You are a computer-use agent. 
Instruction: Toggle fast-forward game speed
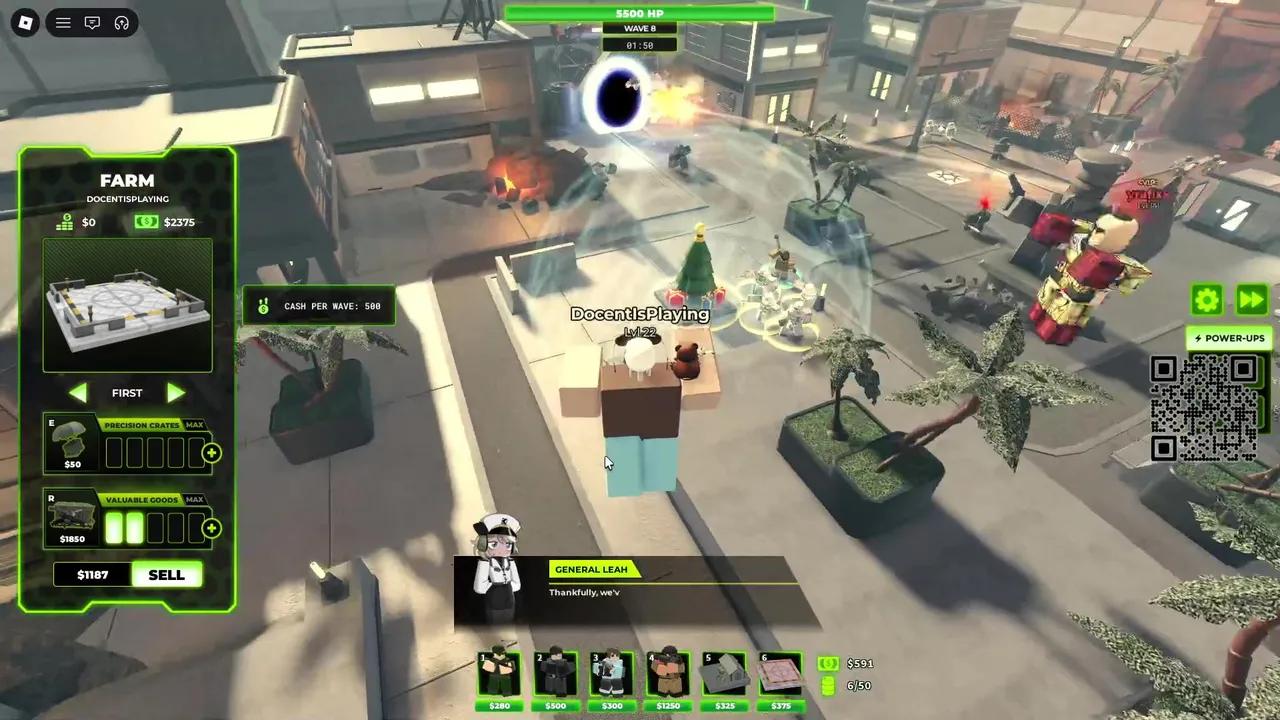pos(1251,299)
